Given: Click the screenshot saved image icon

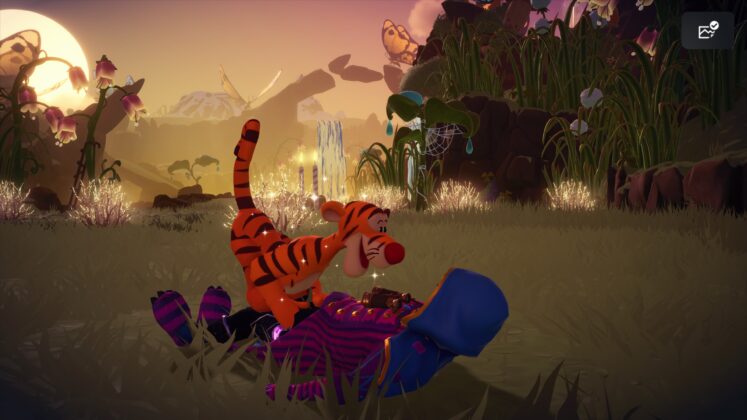Looking at the screenshot, I should tap(707, 31).
